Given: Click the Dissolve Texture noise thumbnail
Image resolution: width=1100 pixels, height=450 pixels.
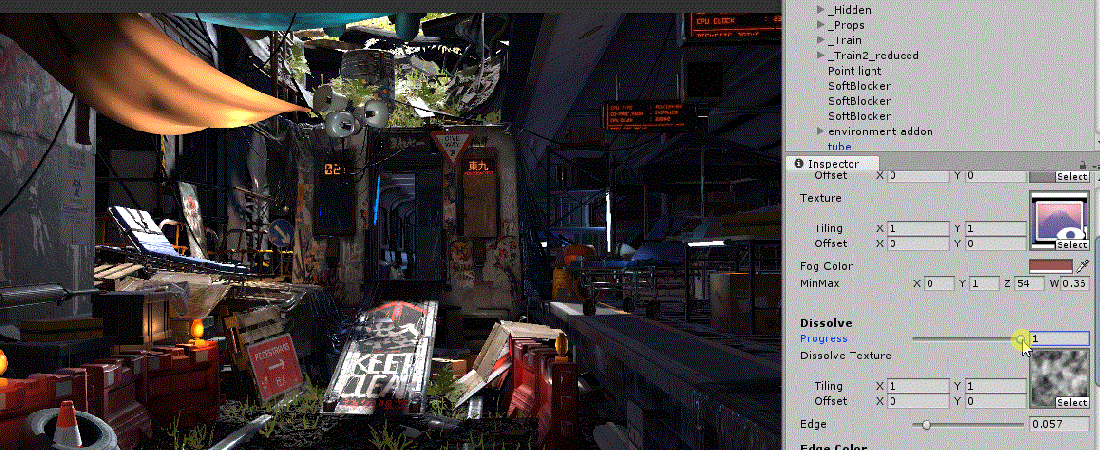Looking at the screenshot, I should point(1059,374).
